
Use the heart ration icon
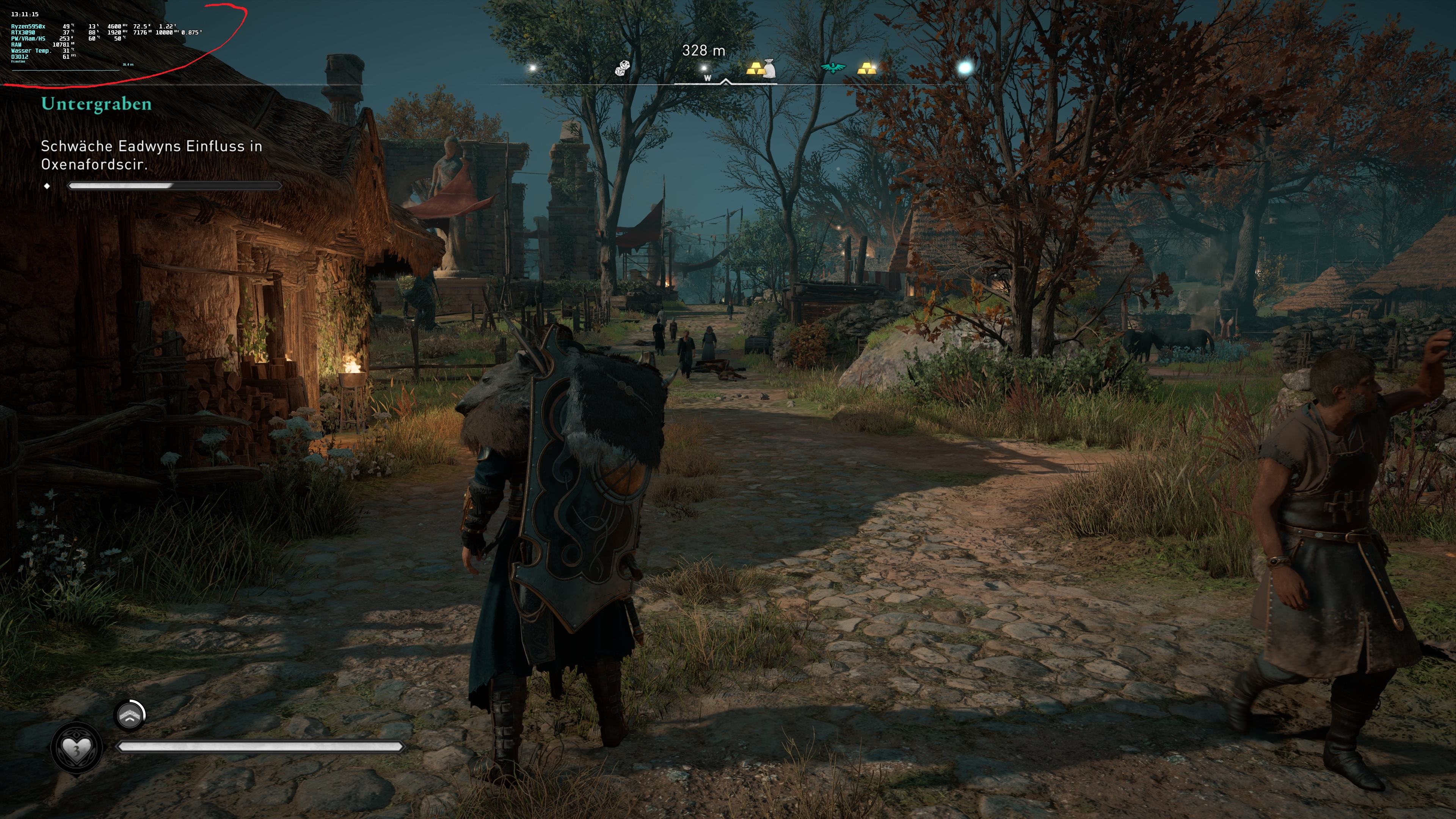point(76,749)
